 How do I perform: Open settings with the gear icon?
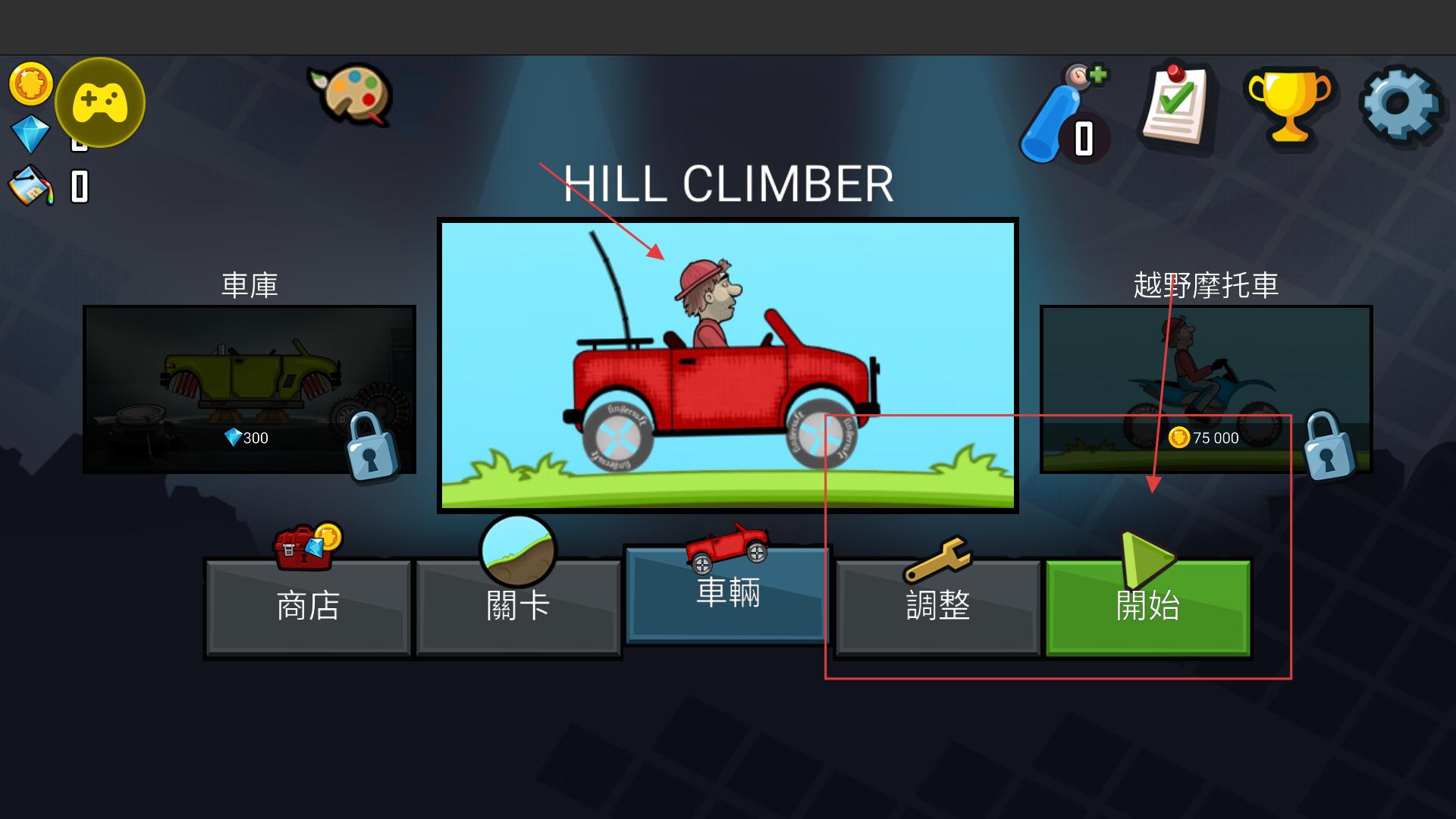(1400, 105)
